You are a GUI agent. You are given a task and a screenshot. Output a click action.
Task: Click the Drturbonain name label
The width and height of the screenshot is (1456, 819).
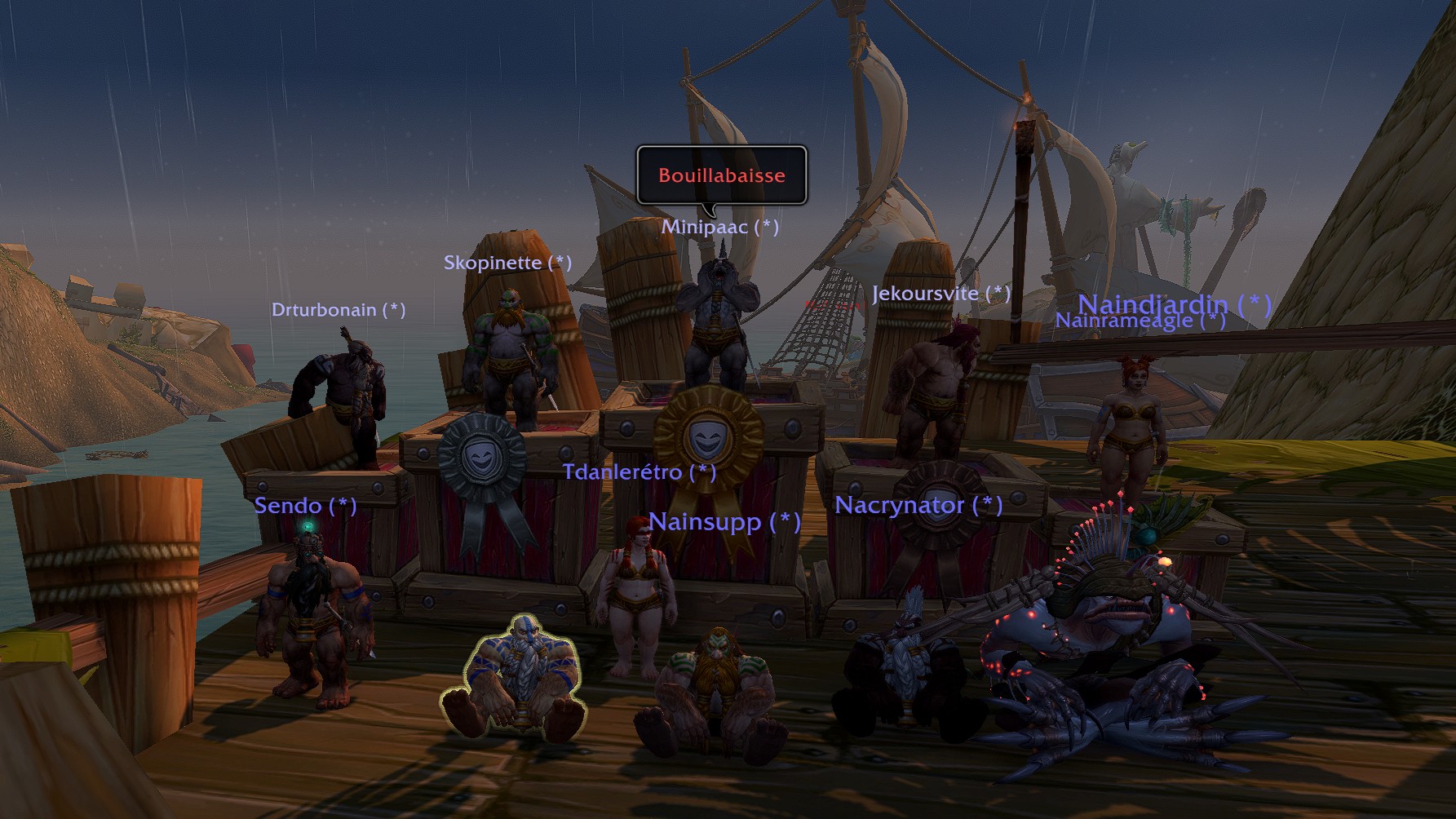pos(338,310)
